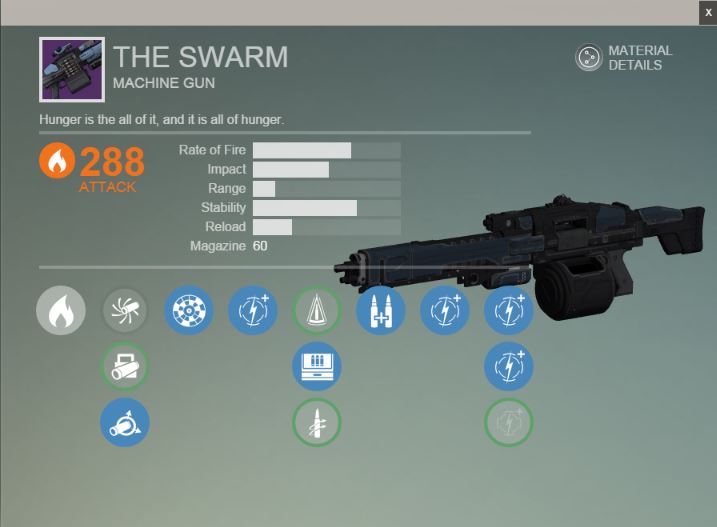
Task: Activate the circular dotted target perk
Action: [x=189, y=310]
